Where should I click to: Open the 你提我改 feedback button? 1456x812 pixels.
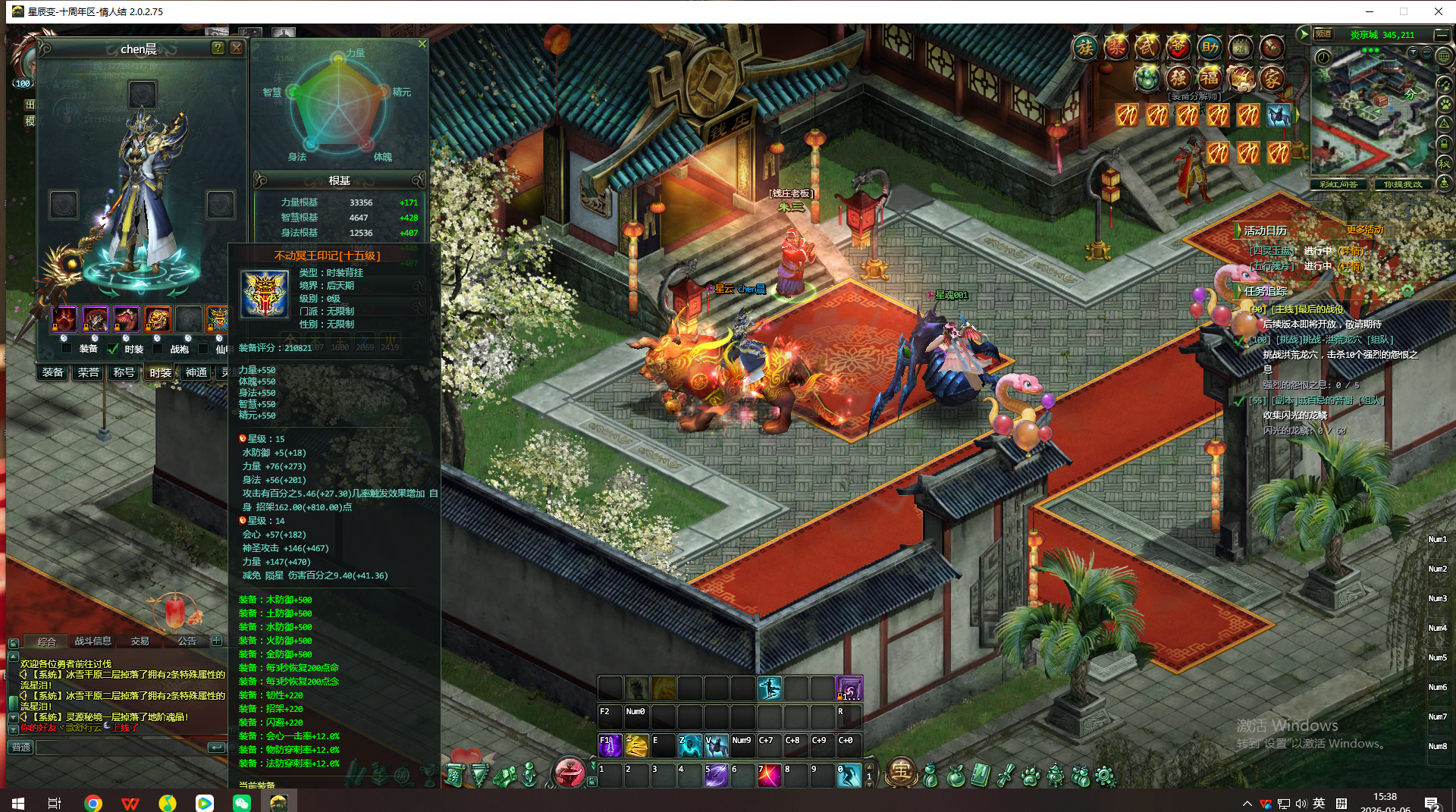[1402, 184]
